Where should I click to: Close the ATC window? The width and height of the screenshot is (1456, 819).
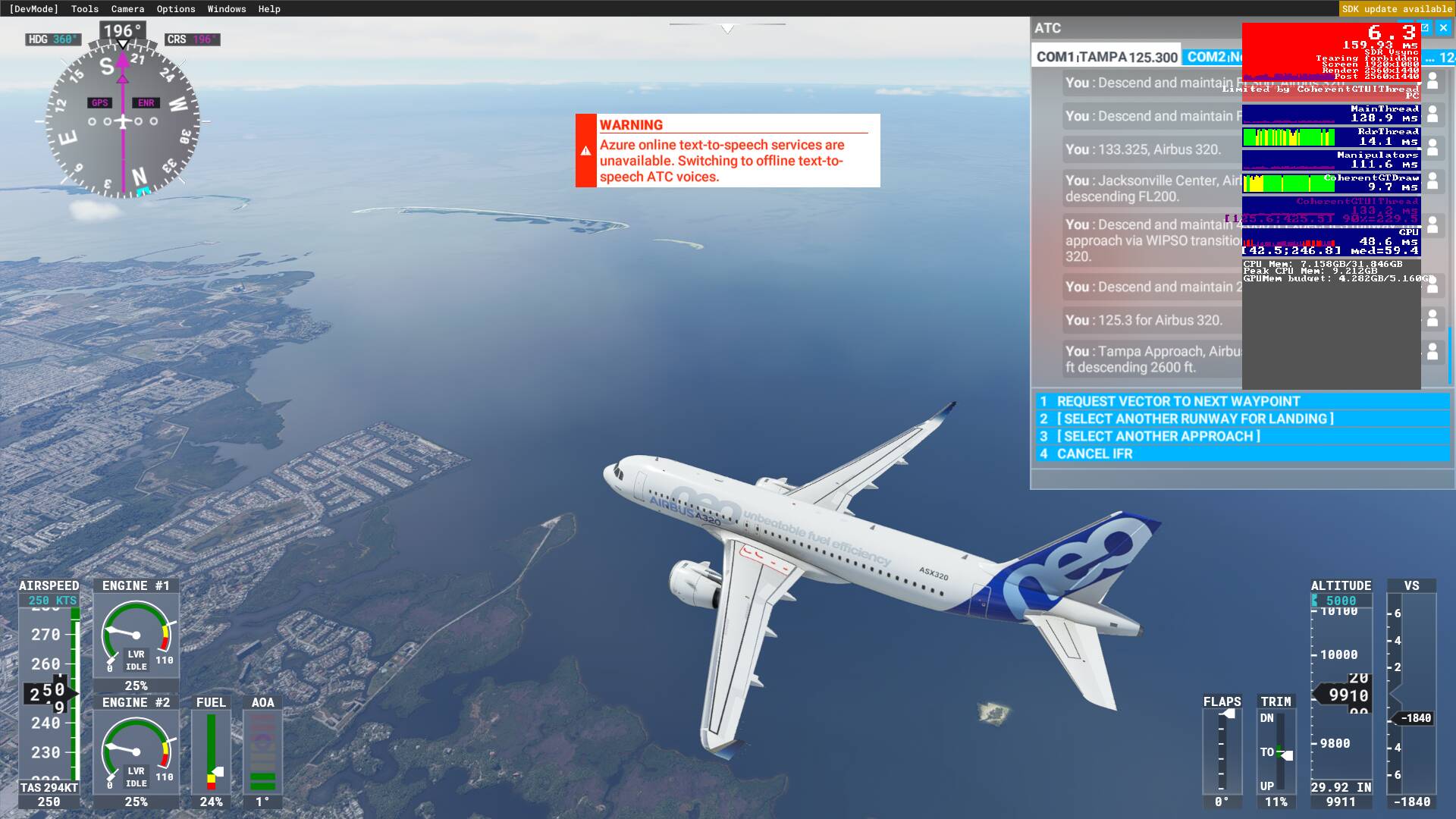(1443, 28)
